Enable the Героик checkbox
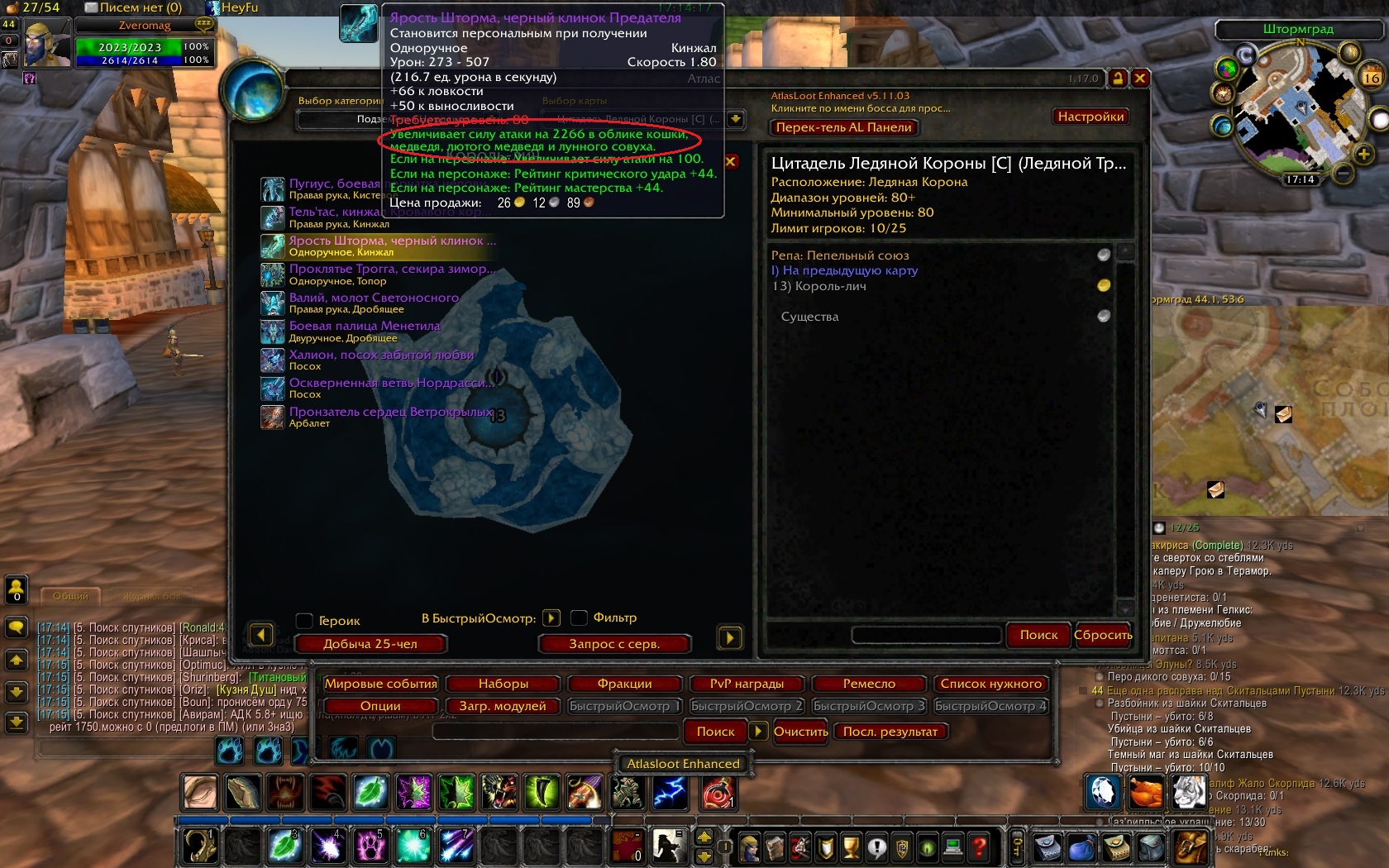This screenshot has width=1389, height=868. click(305, 620)
